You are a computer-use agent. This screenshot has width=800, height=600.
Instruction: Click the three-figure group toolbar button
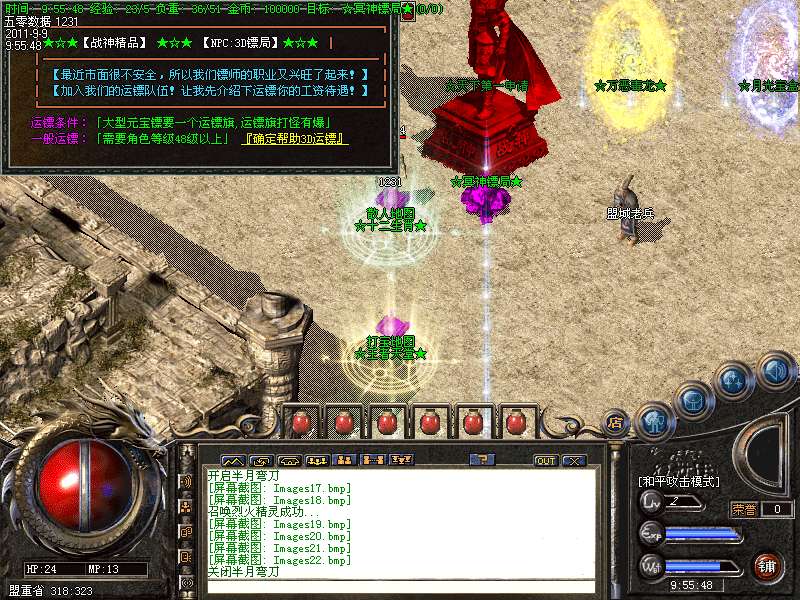[316, 460]
